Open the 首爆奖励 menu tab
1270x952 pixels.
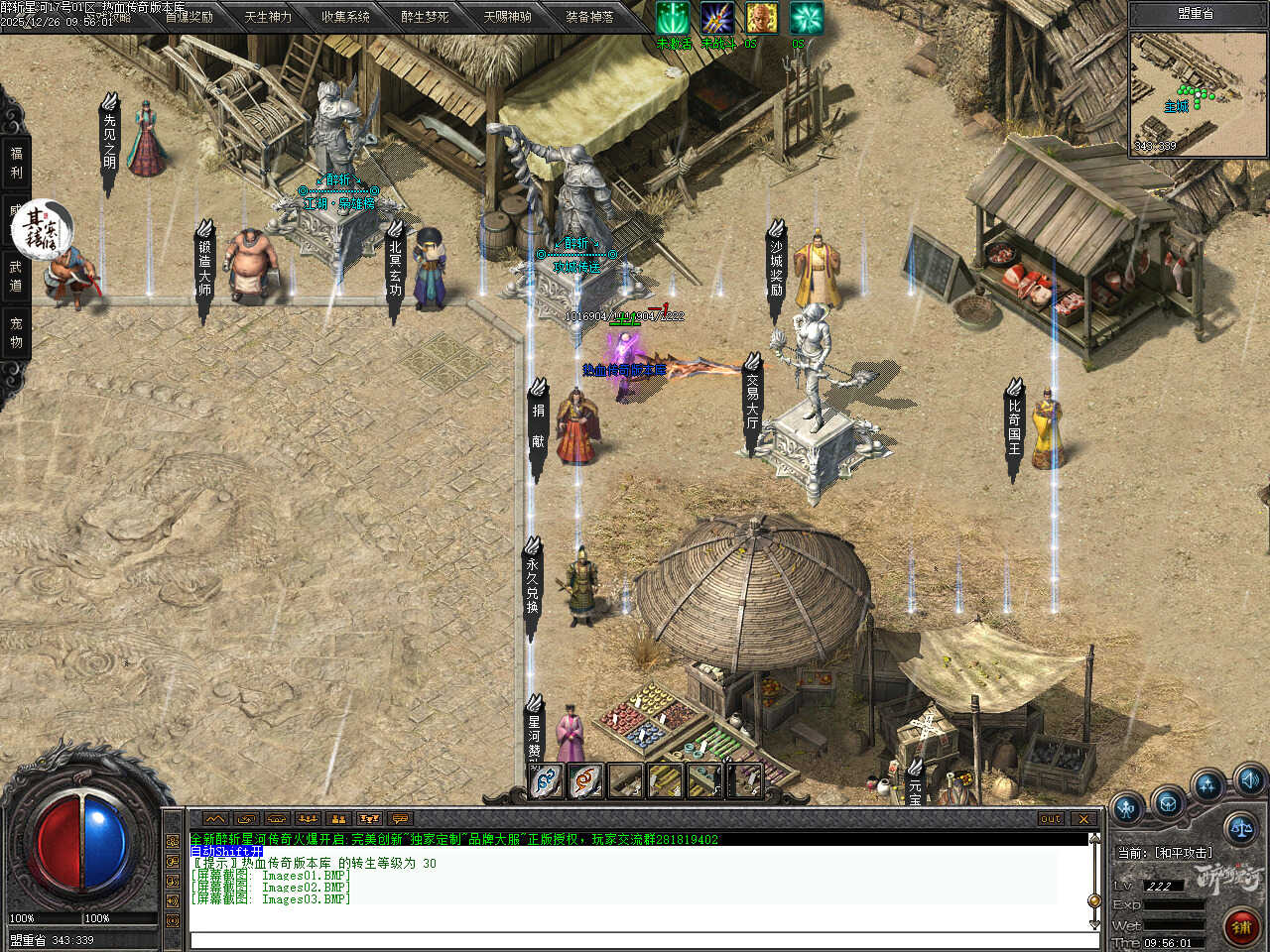coord(189,17)
